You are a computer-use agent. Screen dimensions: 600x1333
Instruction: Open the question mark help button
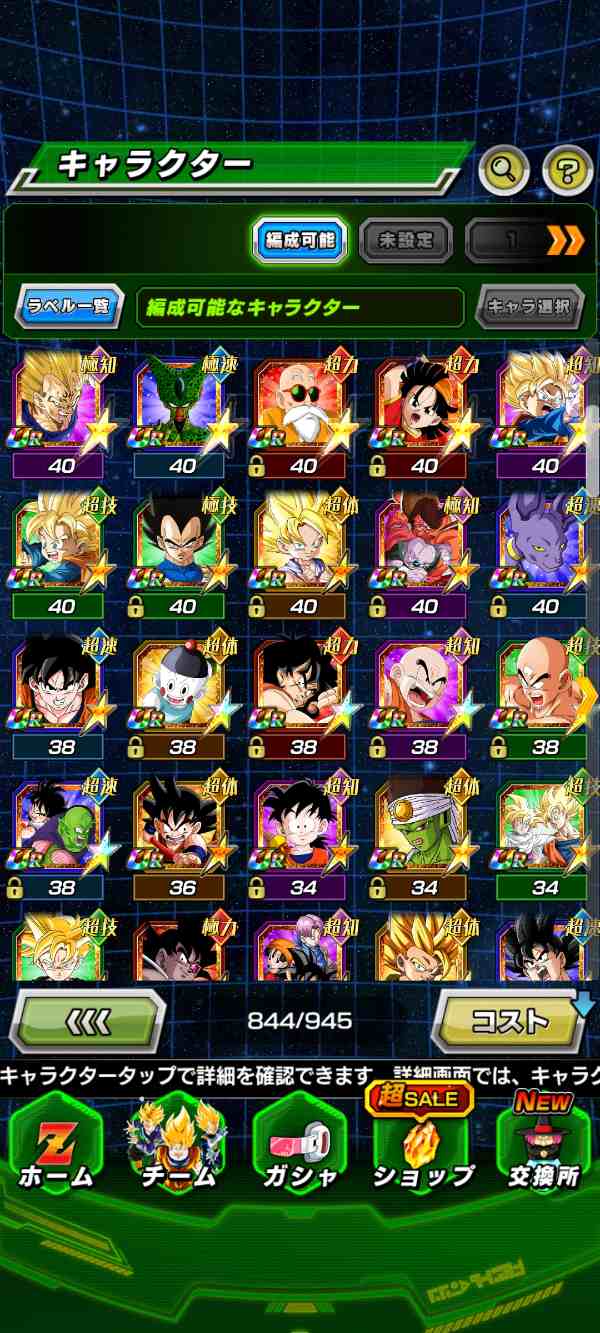(567, 171)
